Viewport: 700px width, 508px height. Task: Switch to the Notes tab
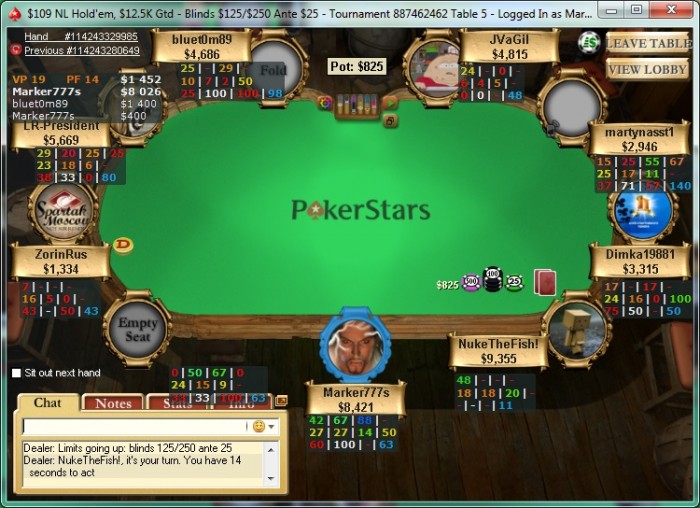click(113, 403)
